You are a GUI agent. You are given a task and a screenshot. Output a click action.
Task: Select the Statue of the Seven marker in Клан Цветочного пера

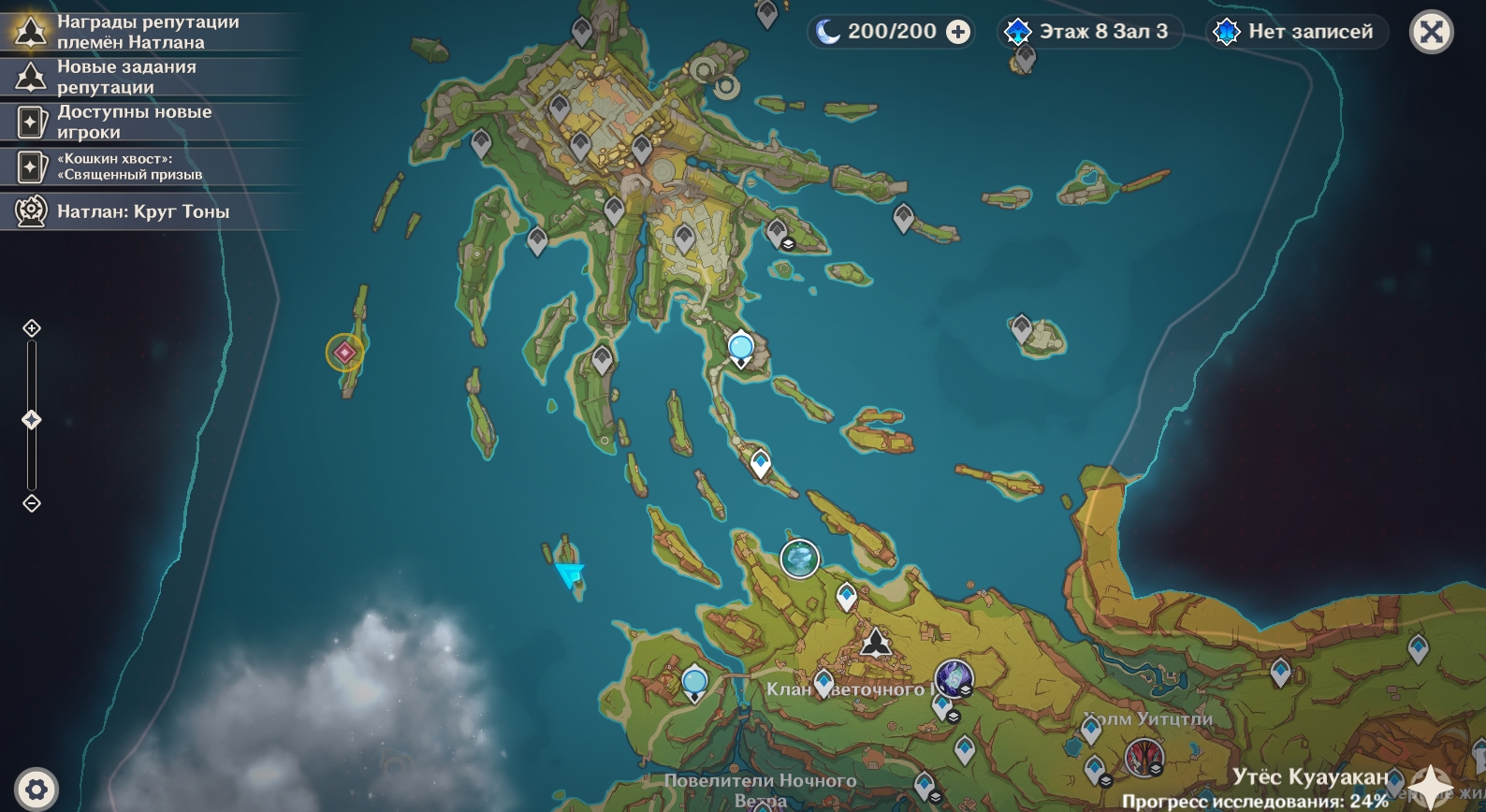876,643
